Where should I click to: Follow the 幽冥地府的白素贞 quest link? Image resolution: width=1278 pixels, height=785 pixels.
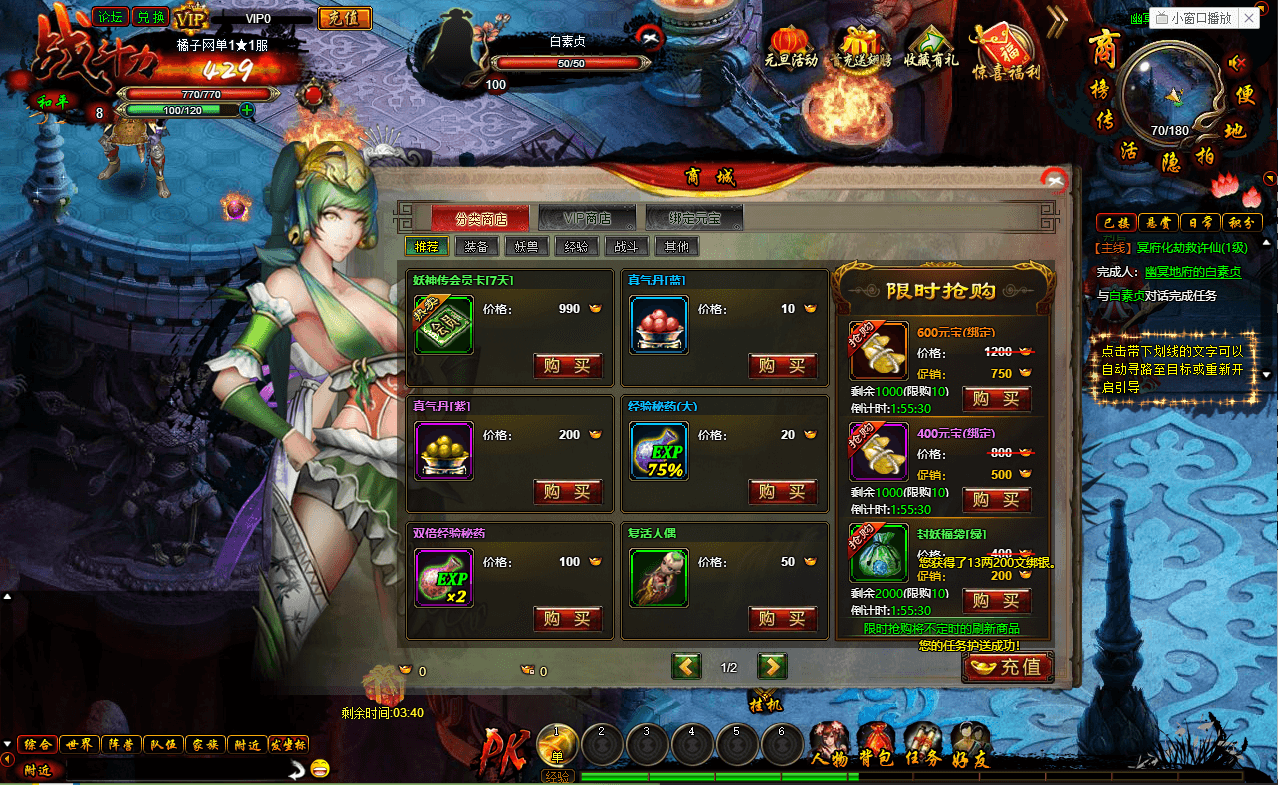click(1193, 272)
